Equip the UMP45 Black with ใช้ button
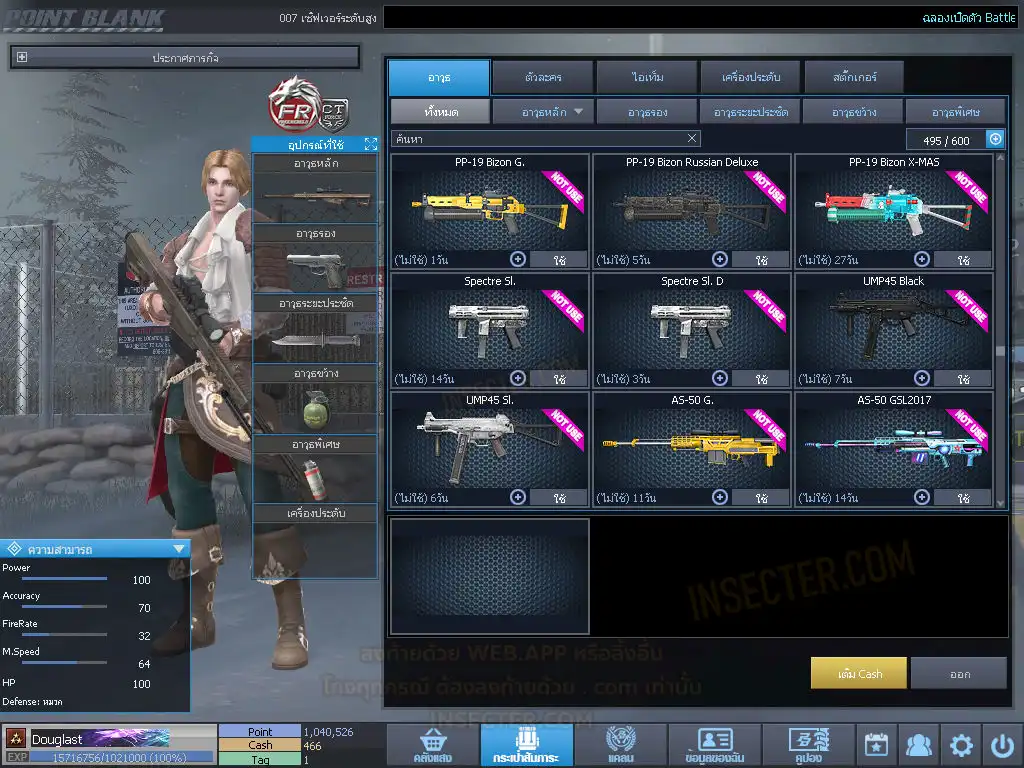Viewport: 1024px width, 768px height. (963, 380)
